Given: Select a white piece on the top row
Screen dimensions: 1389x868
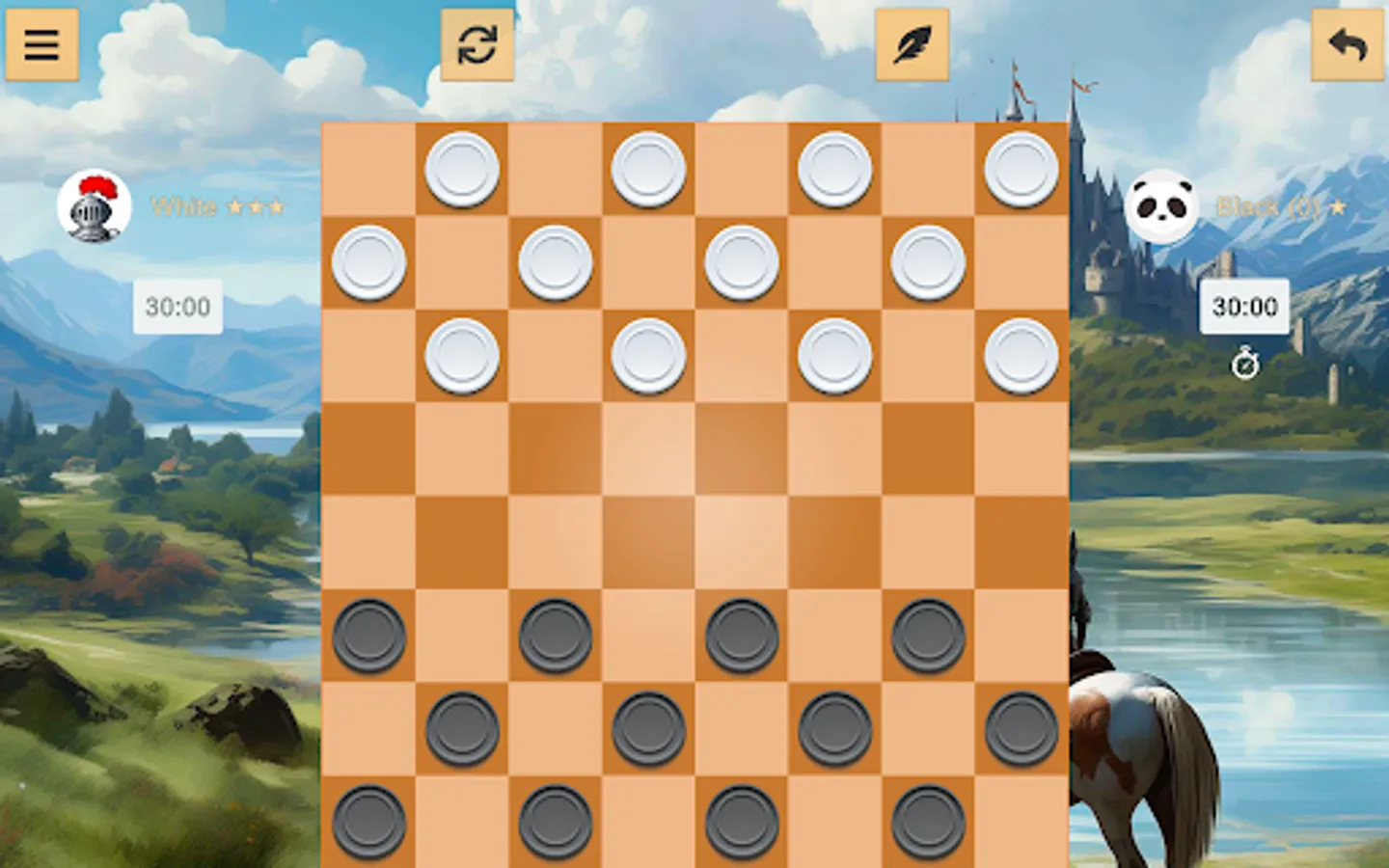Looking at the screenshot, I should (x=462, y=170).
